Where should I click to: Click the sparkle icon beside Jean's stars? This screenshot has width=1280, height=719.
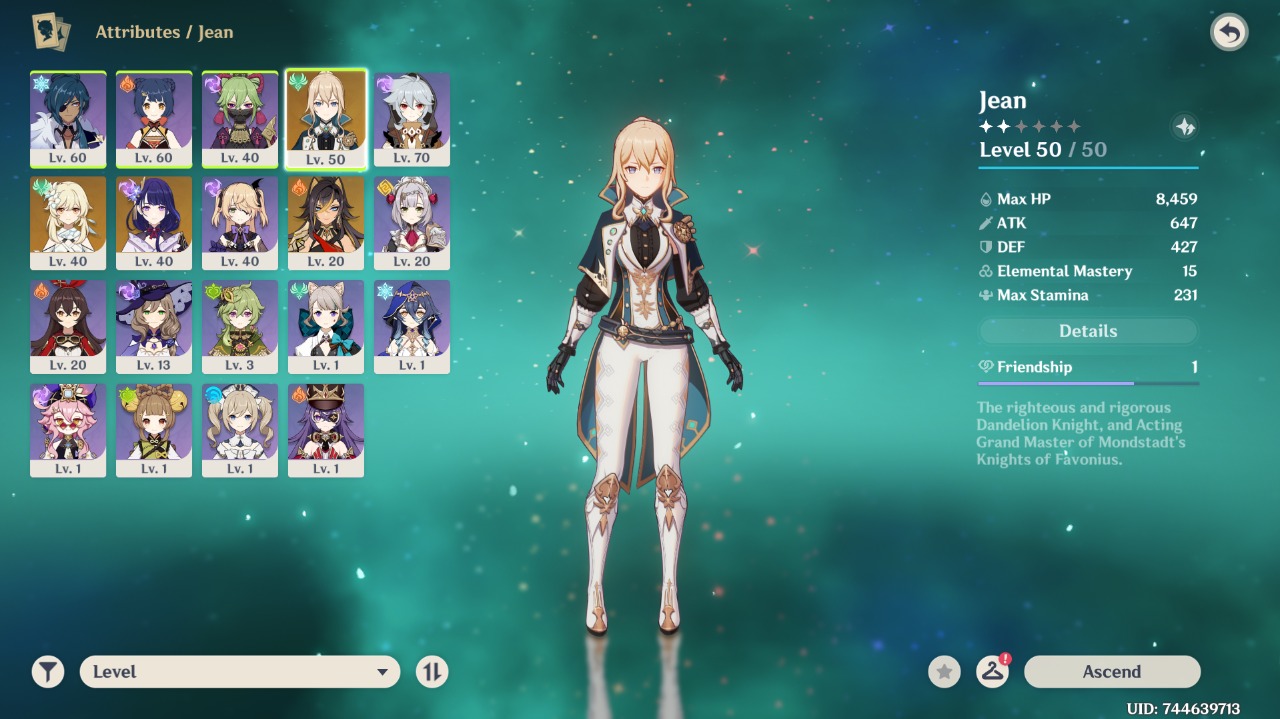[1184, 127]
